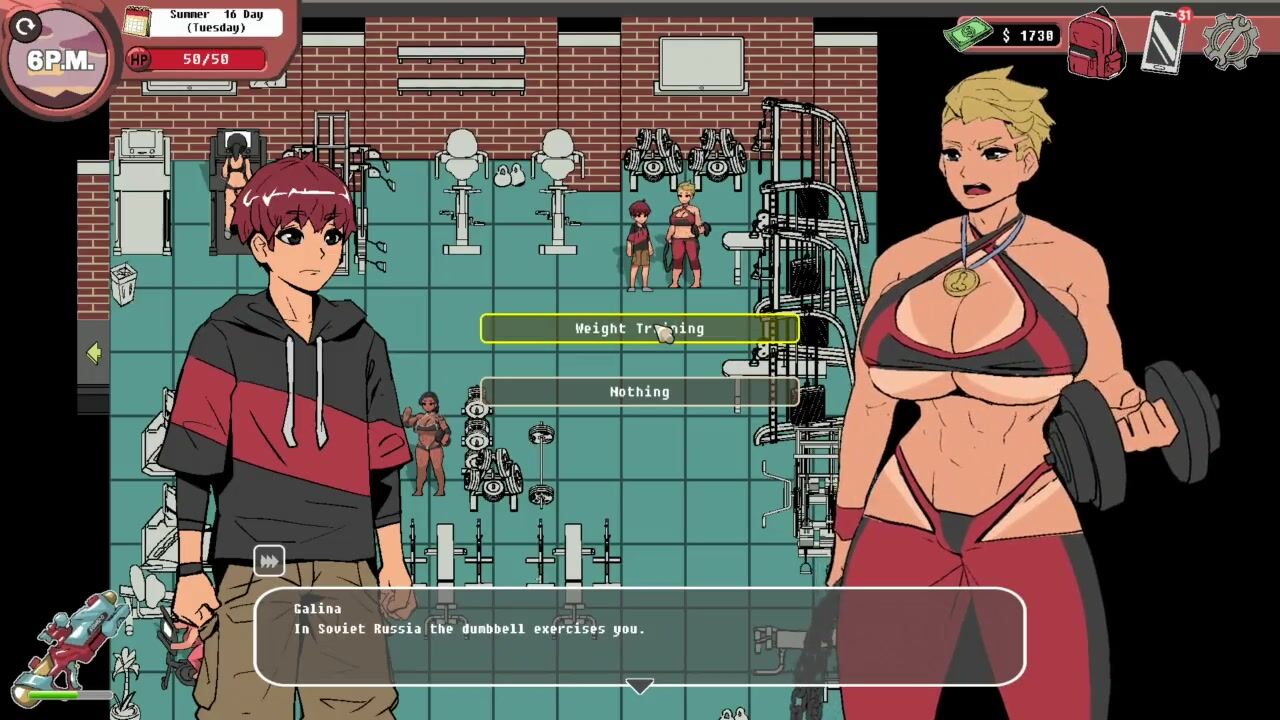Advance dialogue with the down arrow
1280x720 pixels.
tap(639, 687)
